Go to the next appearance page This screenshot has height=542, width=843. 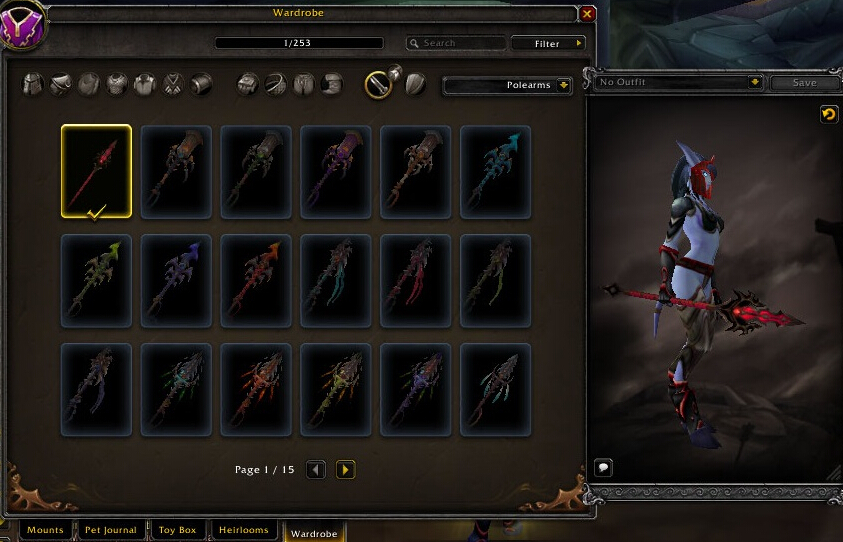[346, 469]
